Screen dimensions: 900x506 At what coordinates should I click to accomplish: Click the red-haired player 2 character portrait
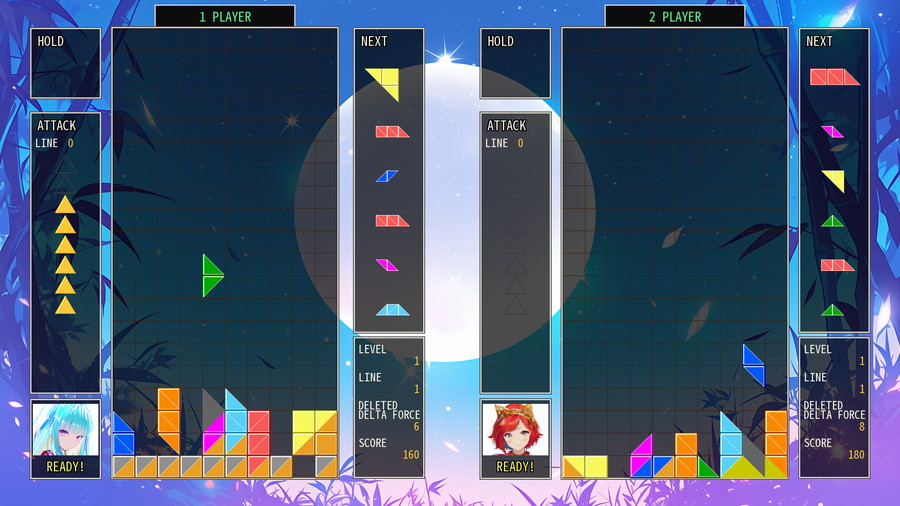coord(515,432)
